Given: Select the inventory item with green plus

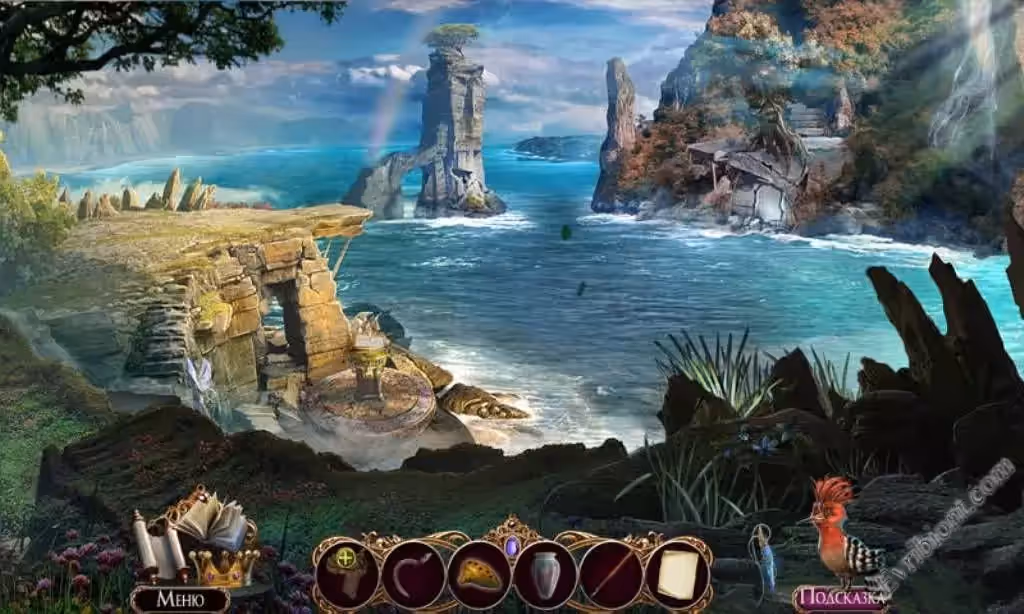Looking at the screenshot, I should tap(347, 574).
